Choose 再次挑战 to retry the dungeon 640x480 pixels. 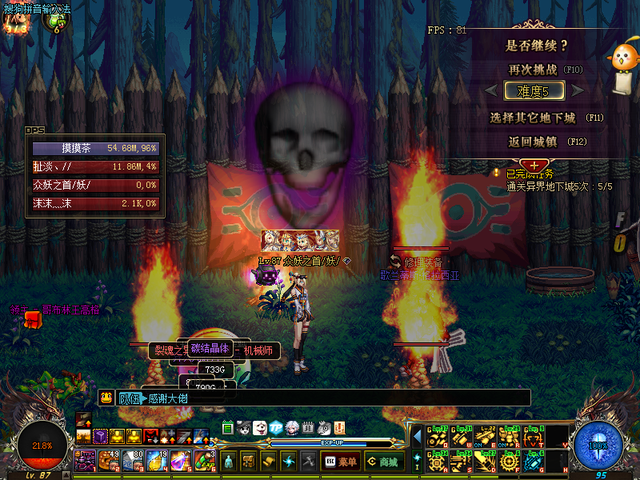coord(535,69)
